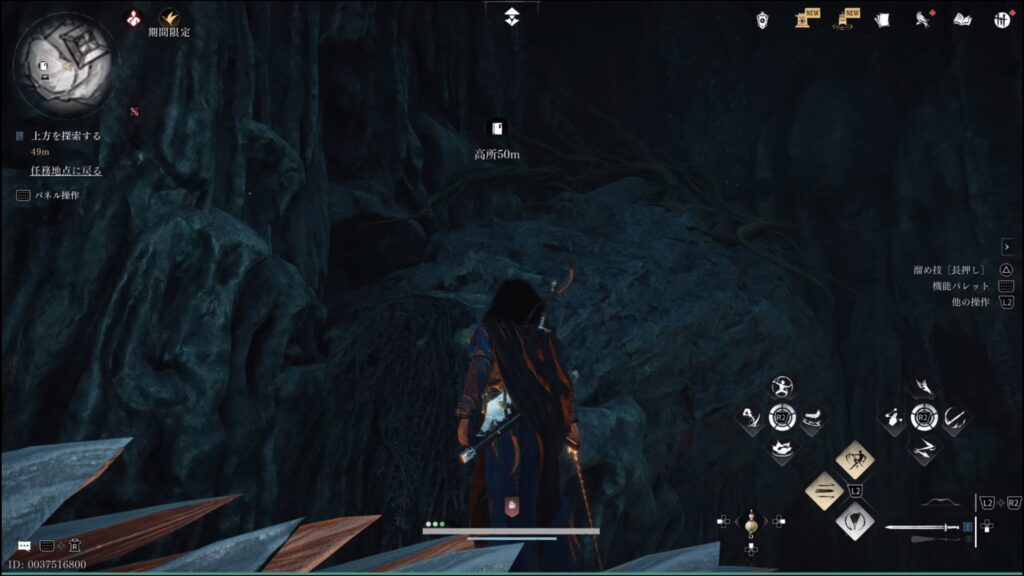Activate the archer stance skill icon
This screenshot has height=576, width=1024.
point(782,387)
